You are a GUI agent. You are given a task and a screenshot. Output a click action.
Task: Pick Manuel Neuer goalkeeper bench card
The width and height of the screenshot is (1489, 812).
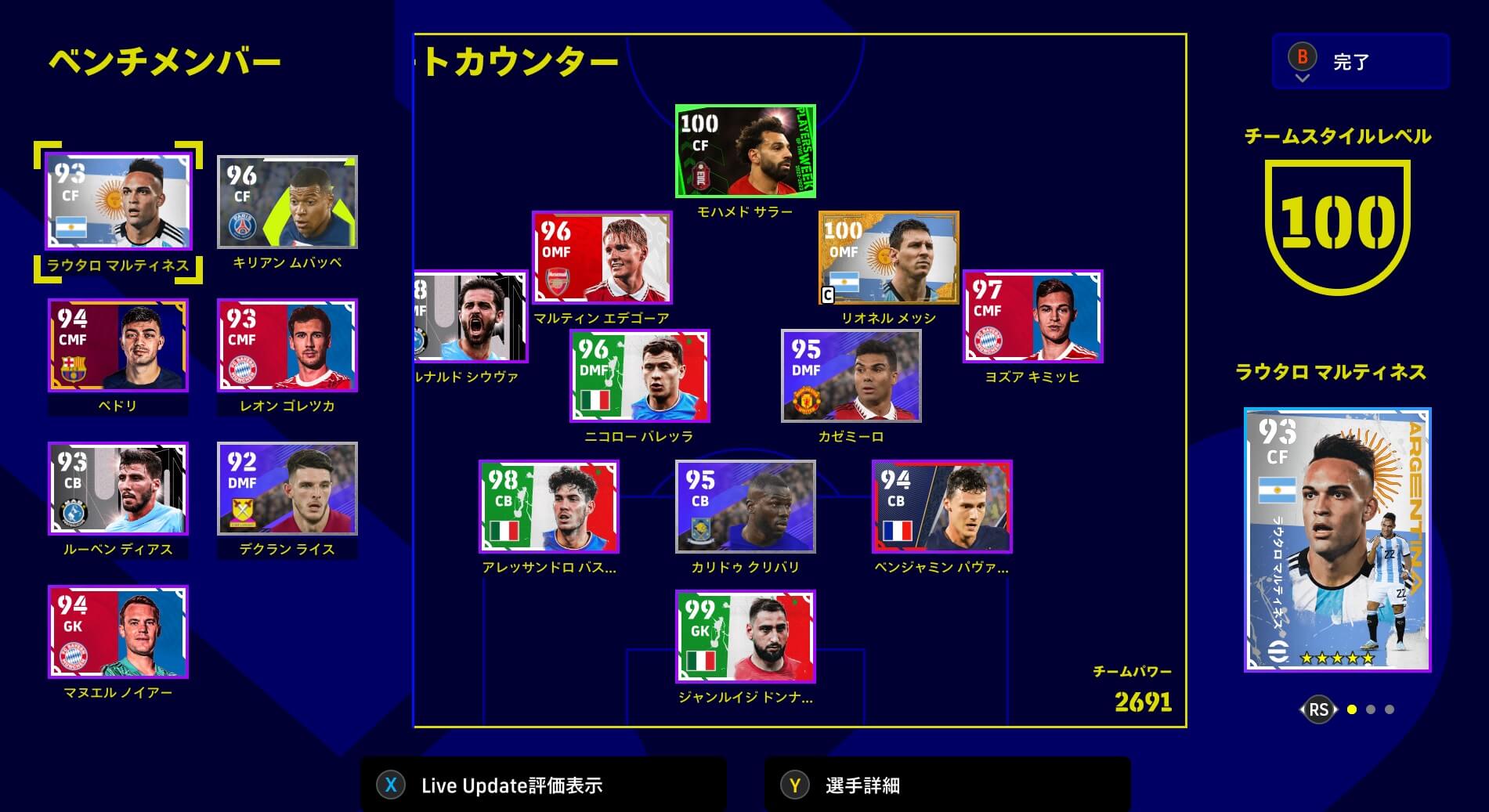[118, 632]
